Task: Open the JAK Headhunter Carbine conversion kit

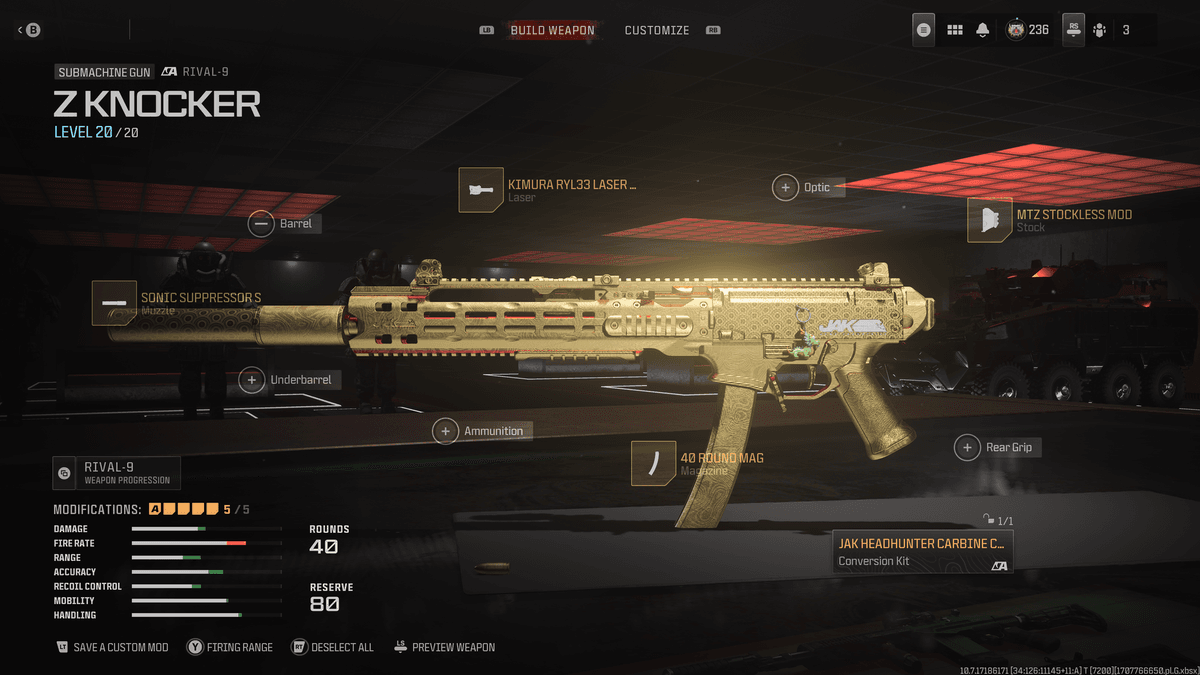Action: (x=923, y=552)
